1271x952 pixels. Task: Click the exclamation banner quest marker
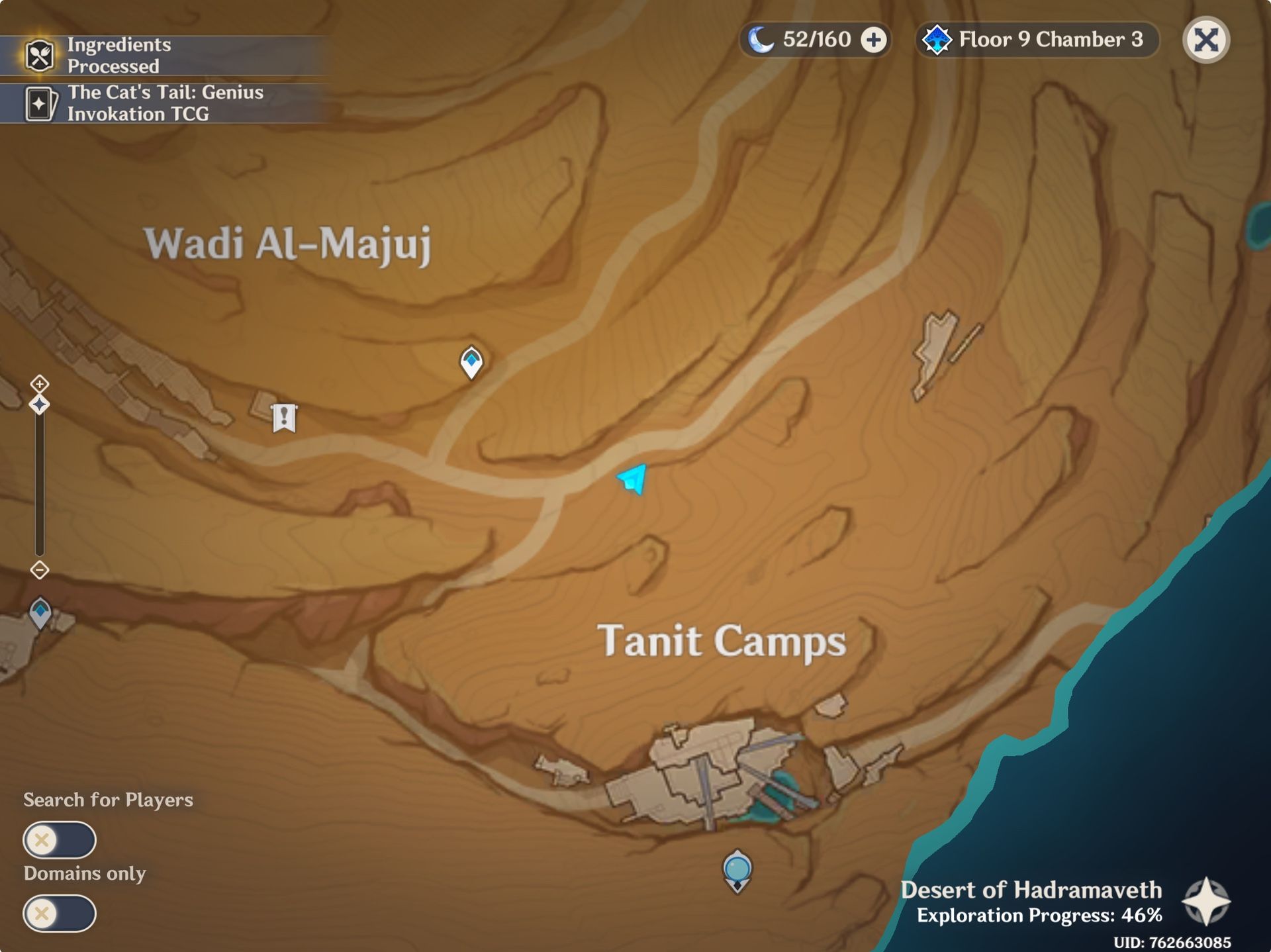click(x=283, y=417)
